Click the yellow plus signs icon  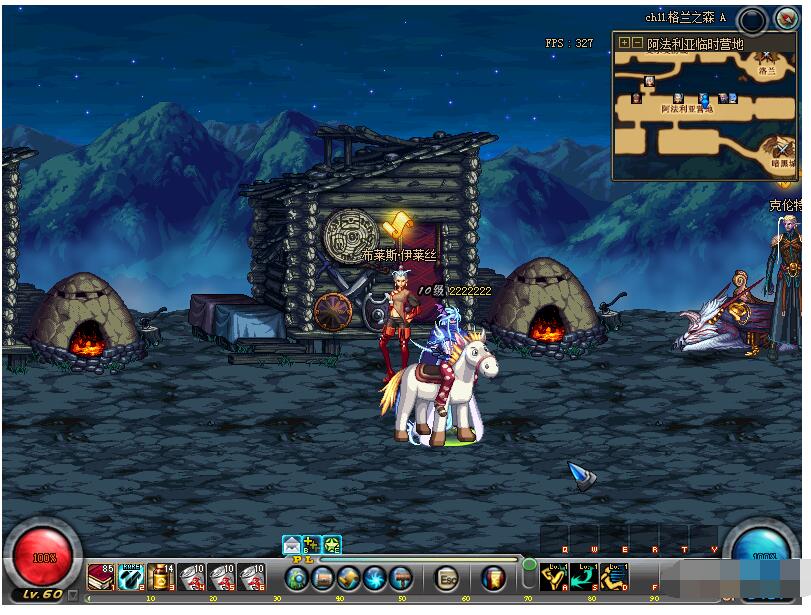(x=312, y=545)
